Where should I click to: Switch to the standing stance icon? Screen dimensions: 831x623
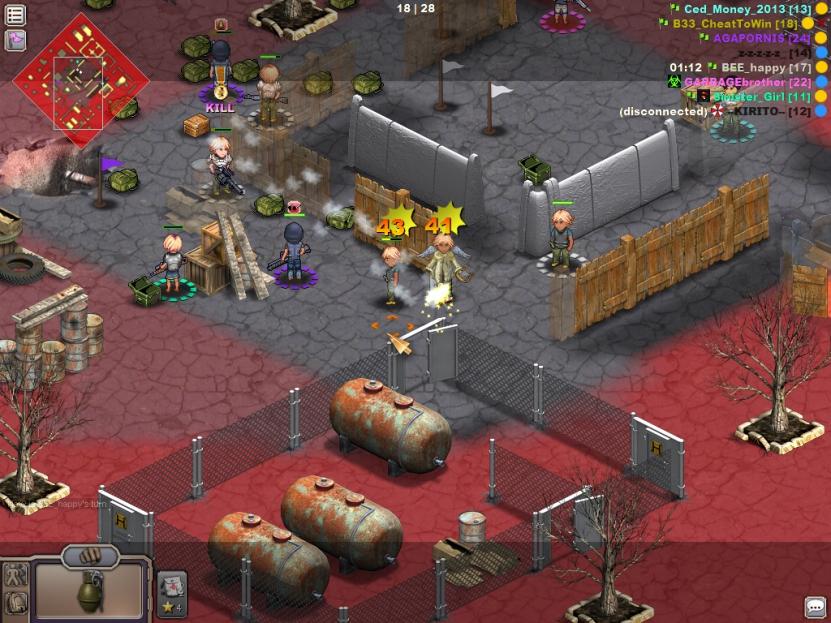tap(15, 575)
